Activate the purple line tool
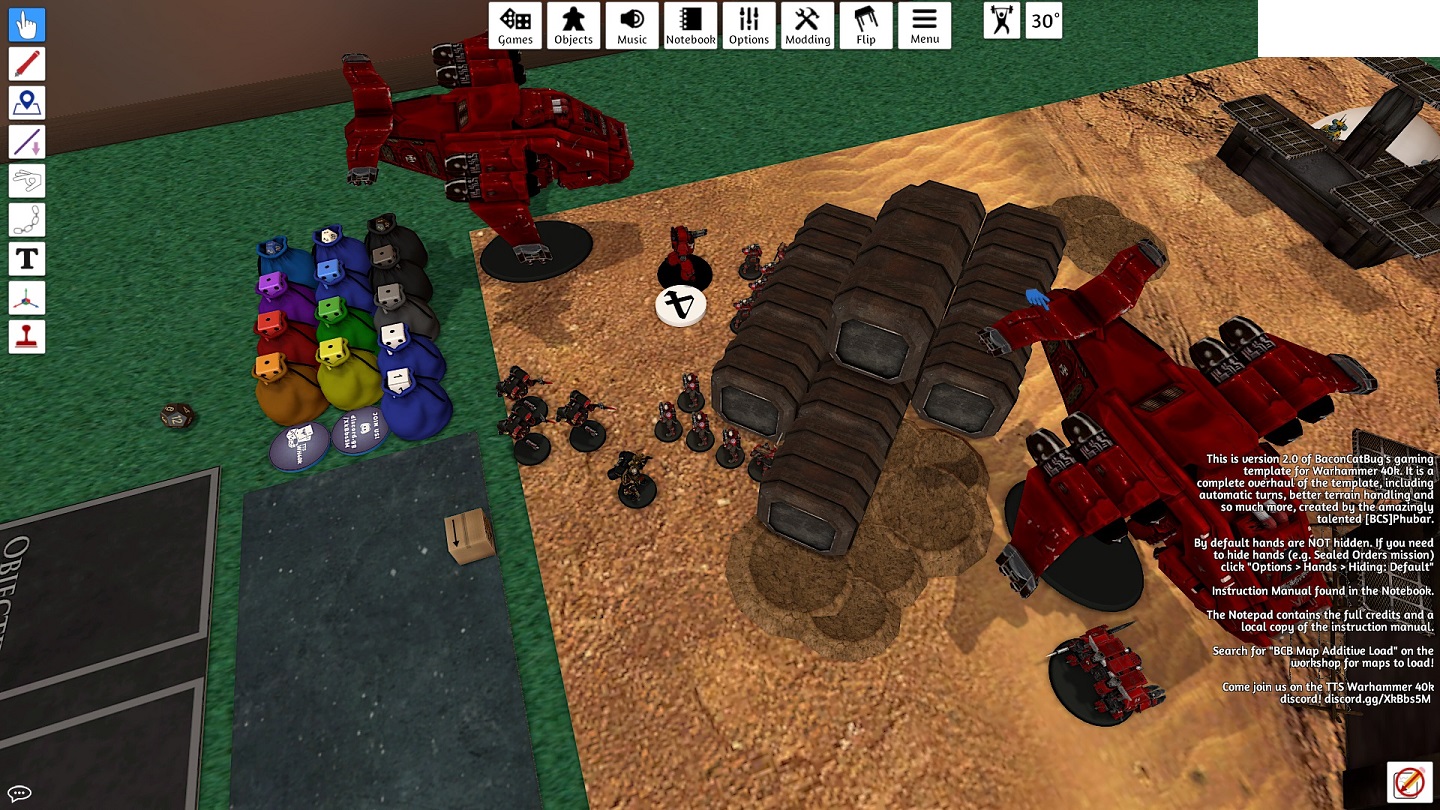 pos(27,142)
